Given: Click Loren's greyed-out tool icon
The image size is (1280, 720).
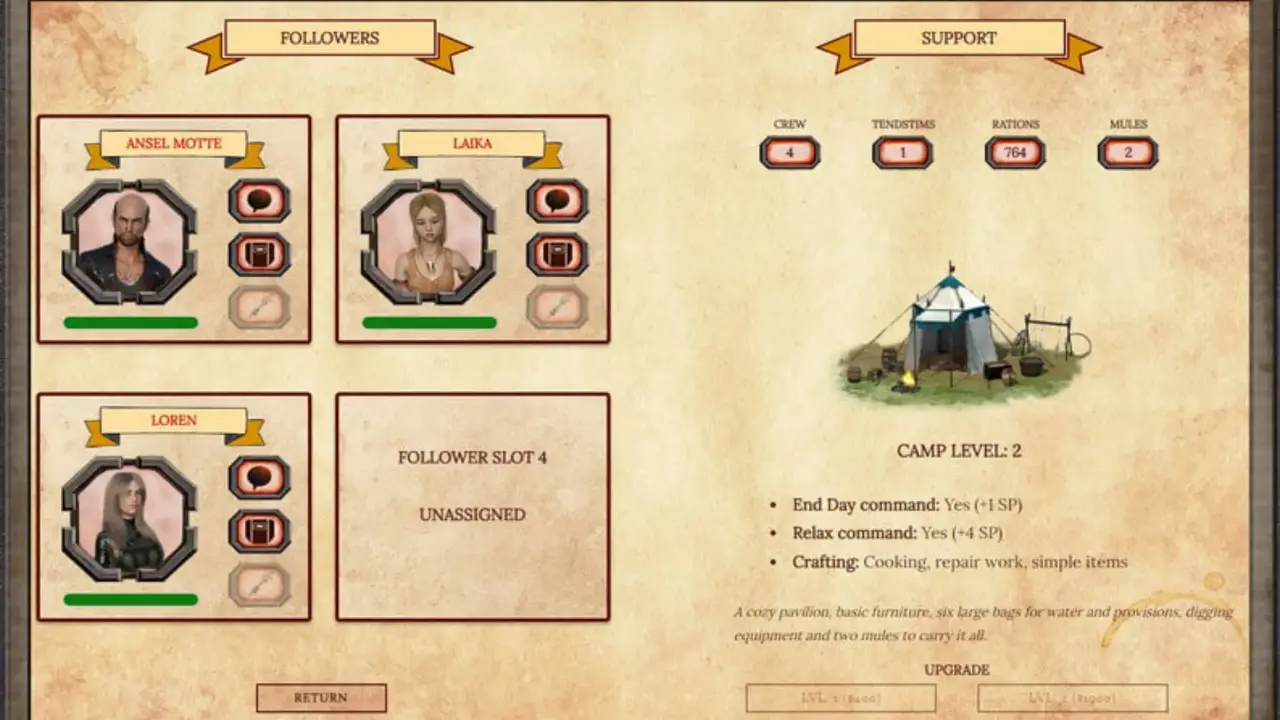Looking at the screenshot, I should click(x=259, y=584).
